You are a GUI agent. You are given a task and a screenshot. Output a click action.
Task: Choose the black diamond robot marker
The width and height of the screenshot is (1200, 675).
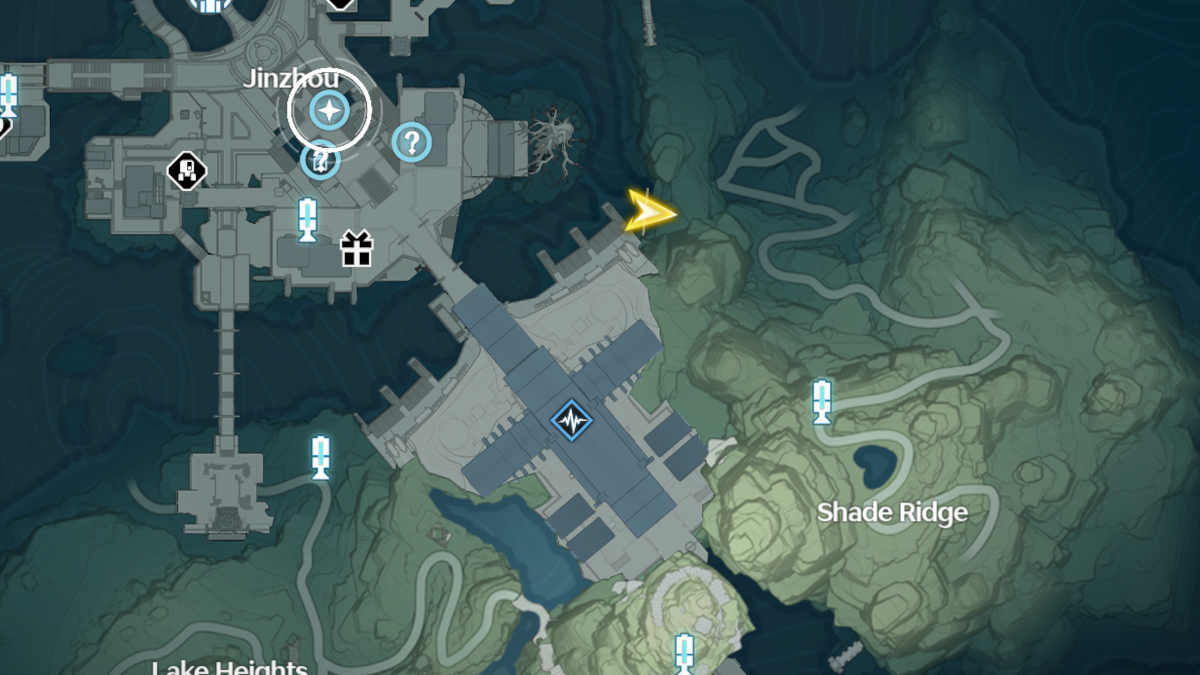point(186,170)
